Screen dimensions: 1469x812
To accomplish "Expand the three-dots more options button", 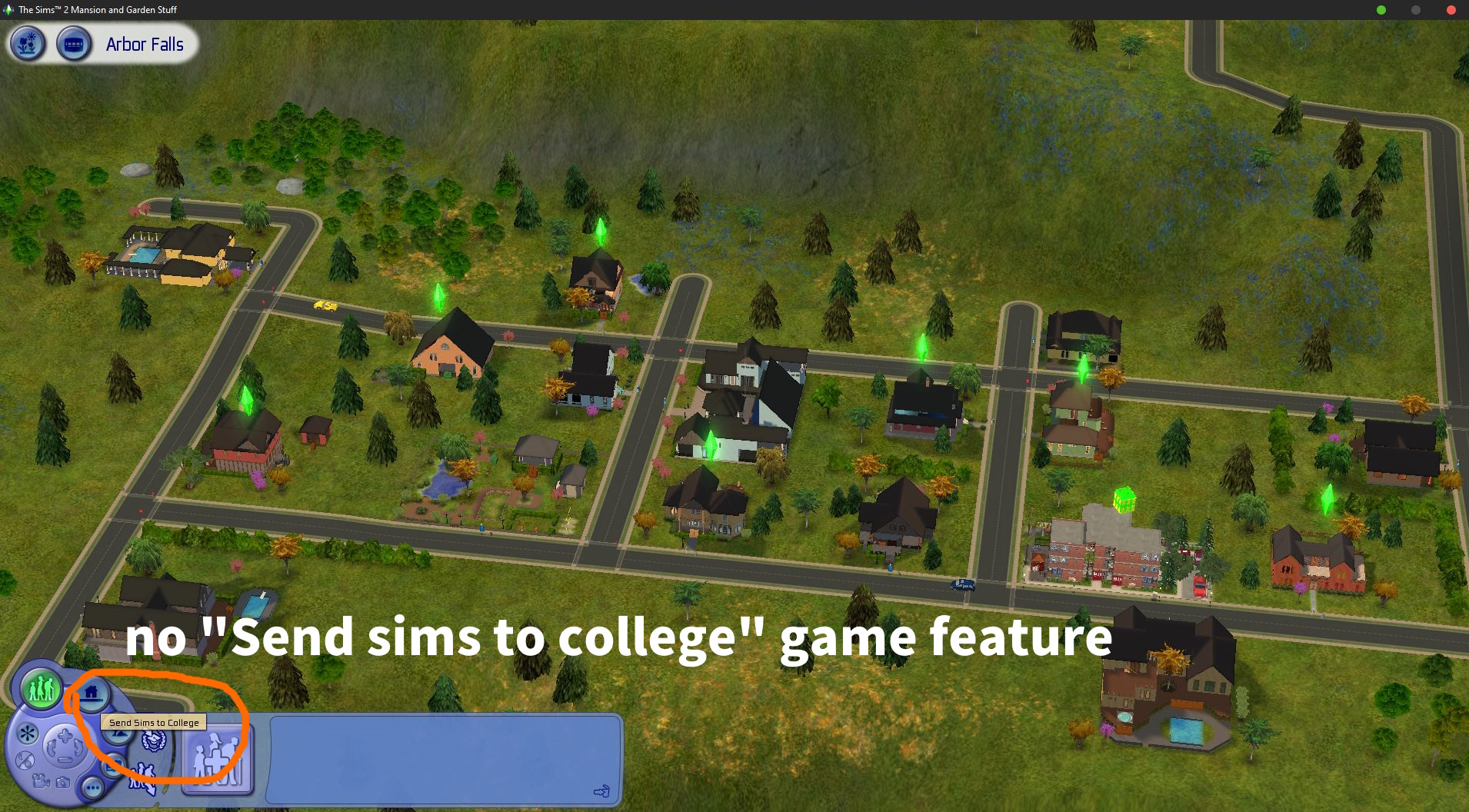I will click(93, 788).
